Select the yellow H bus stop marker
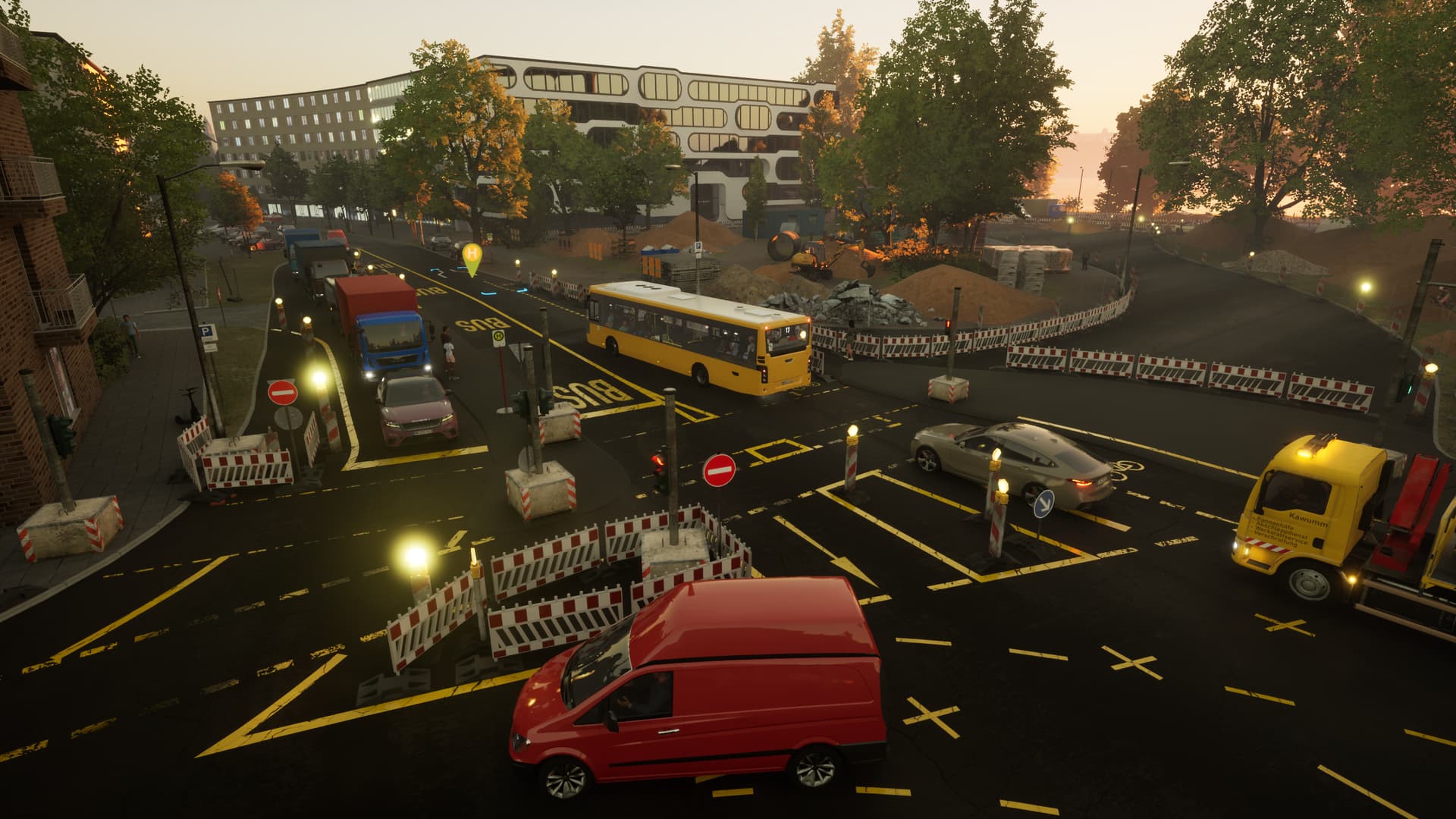This screenshot has width=1456, height=819. point(472,255)
